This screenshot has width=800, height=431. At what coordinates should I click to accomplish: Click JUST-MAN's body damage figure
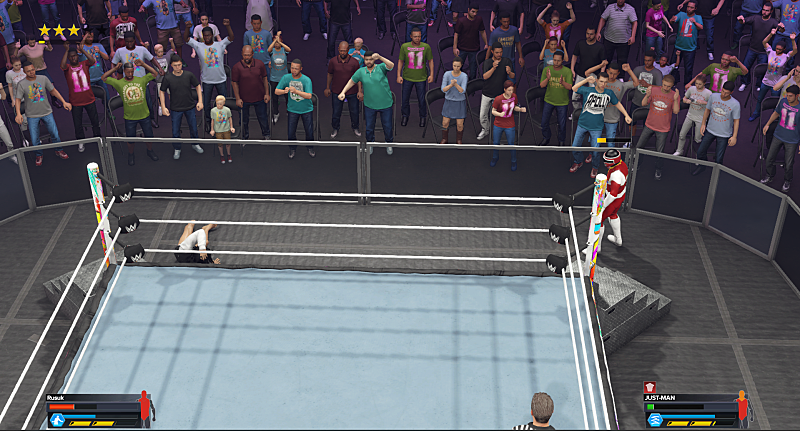742,408
